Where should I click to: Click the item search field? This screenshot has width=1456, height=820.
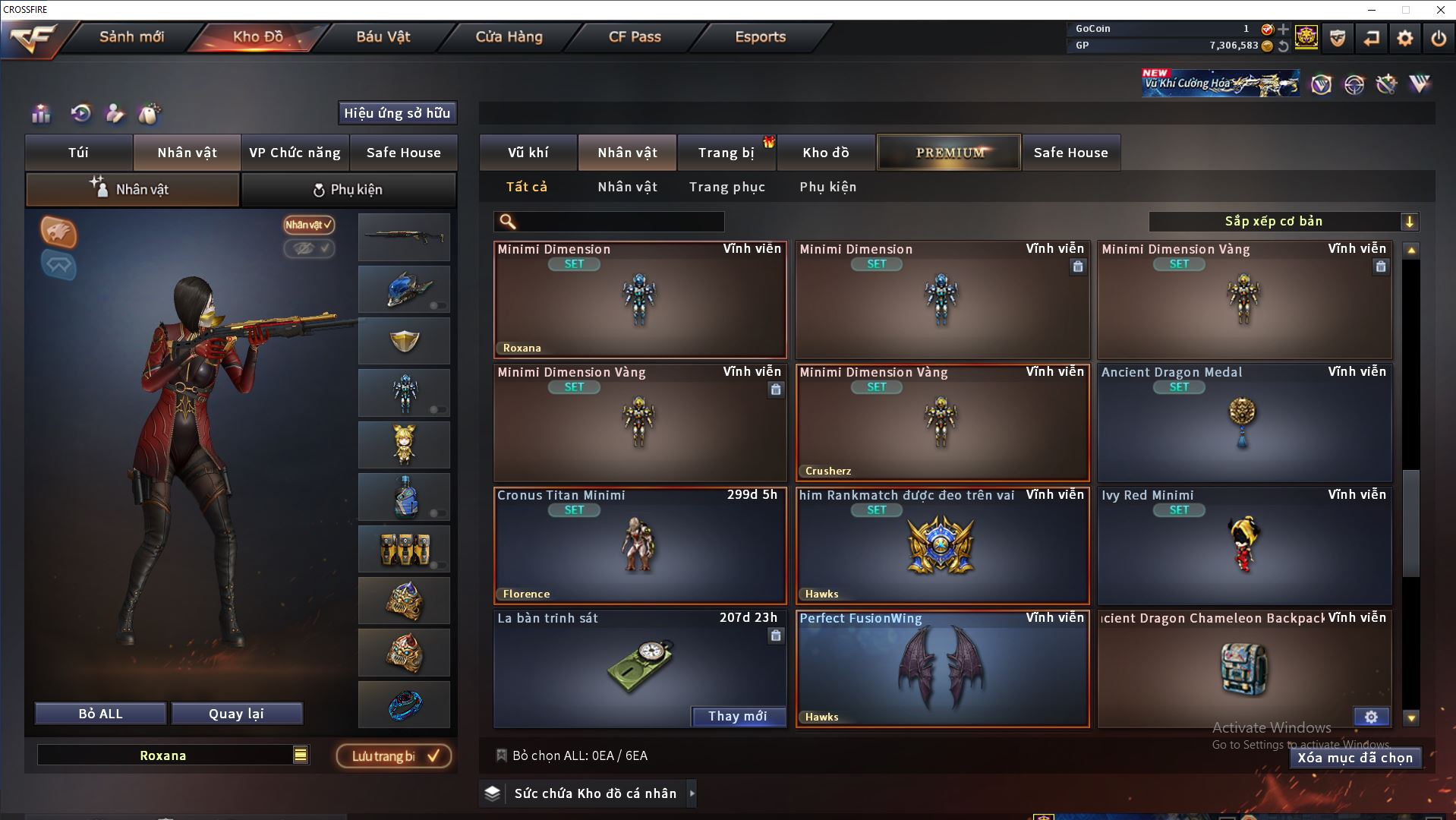[x=619, y=222]
